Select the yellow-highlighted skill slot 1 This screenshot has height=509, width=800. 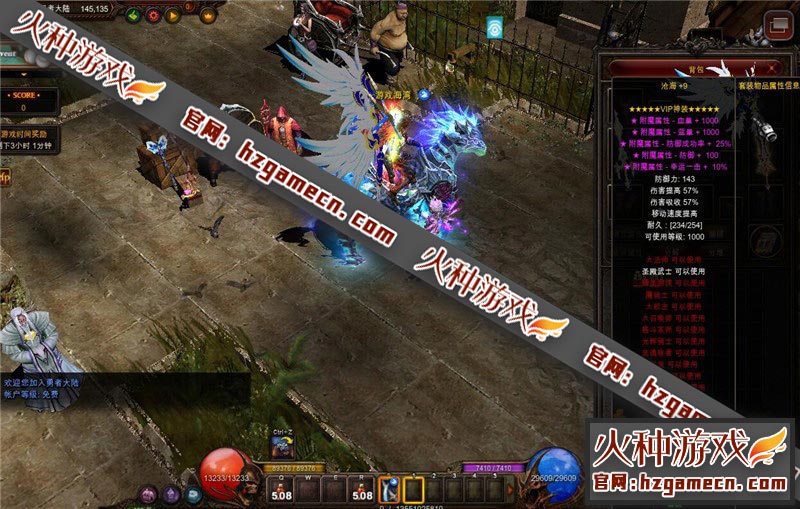point(414,489)
